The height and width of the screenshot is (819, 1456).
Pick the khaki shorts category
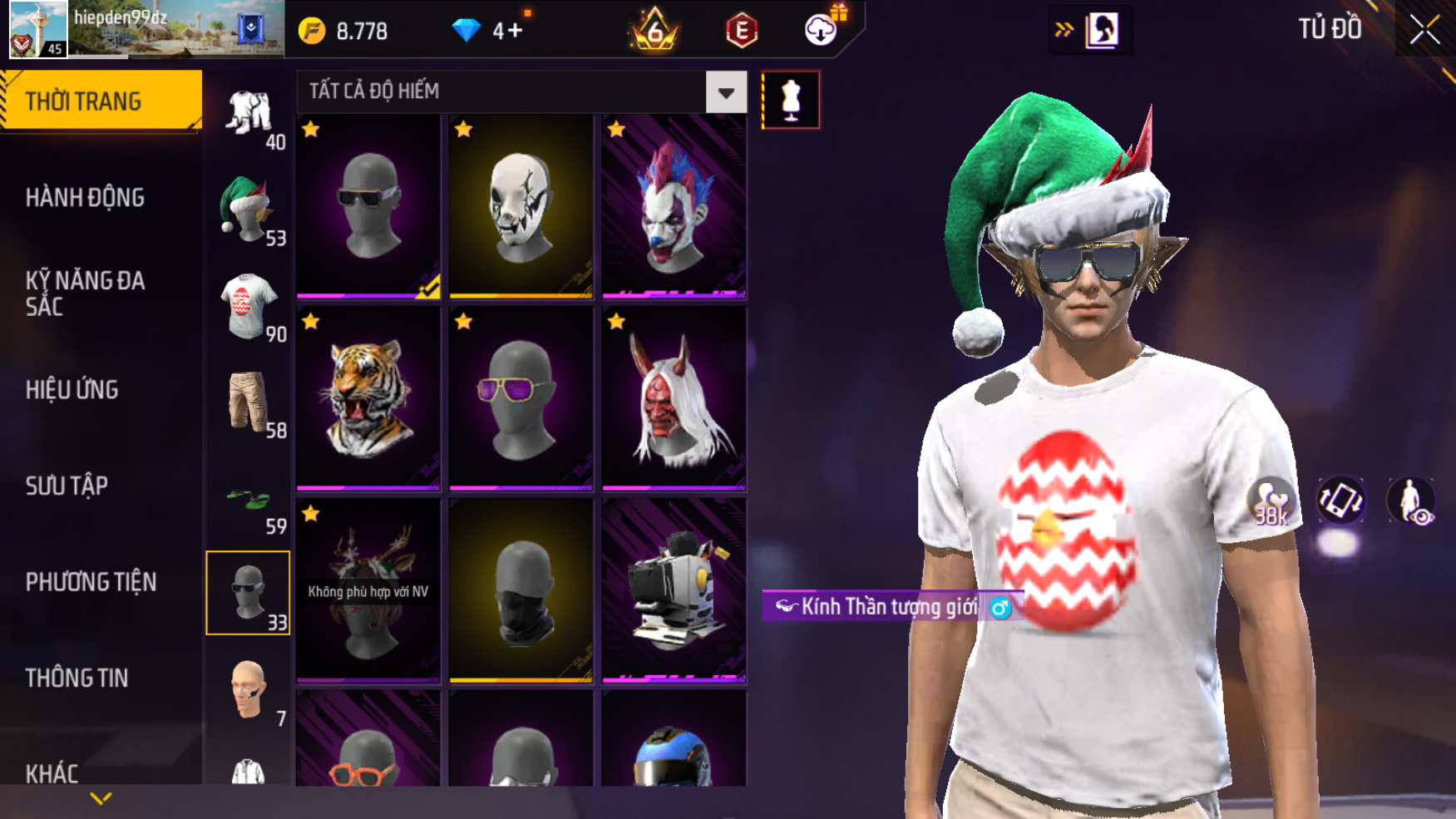tap(248, 402)
